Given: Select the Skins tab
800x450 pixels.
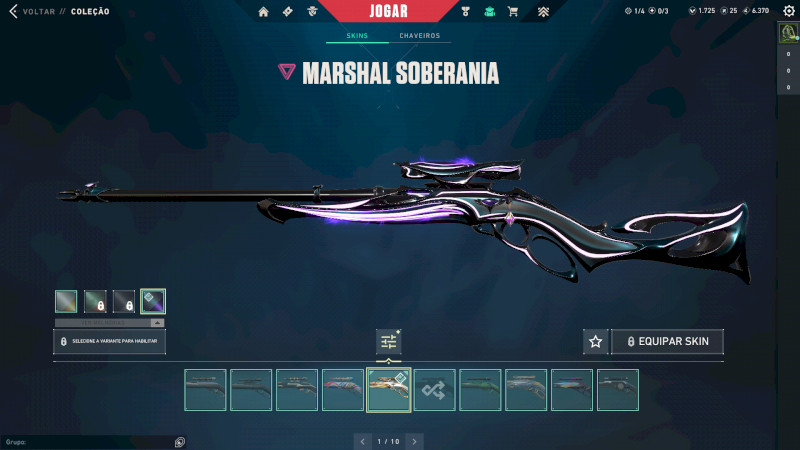Looking at the screenshot, I should [x=357, y=36].
